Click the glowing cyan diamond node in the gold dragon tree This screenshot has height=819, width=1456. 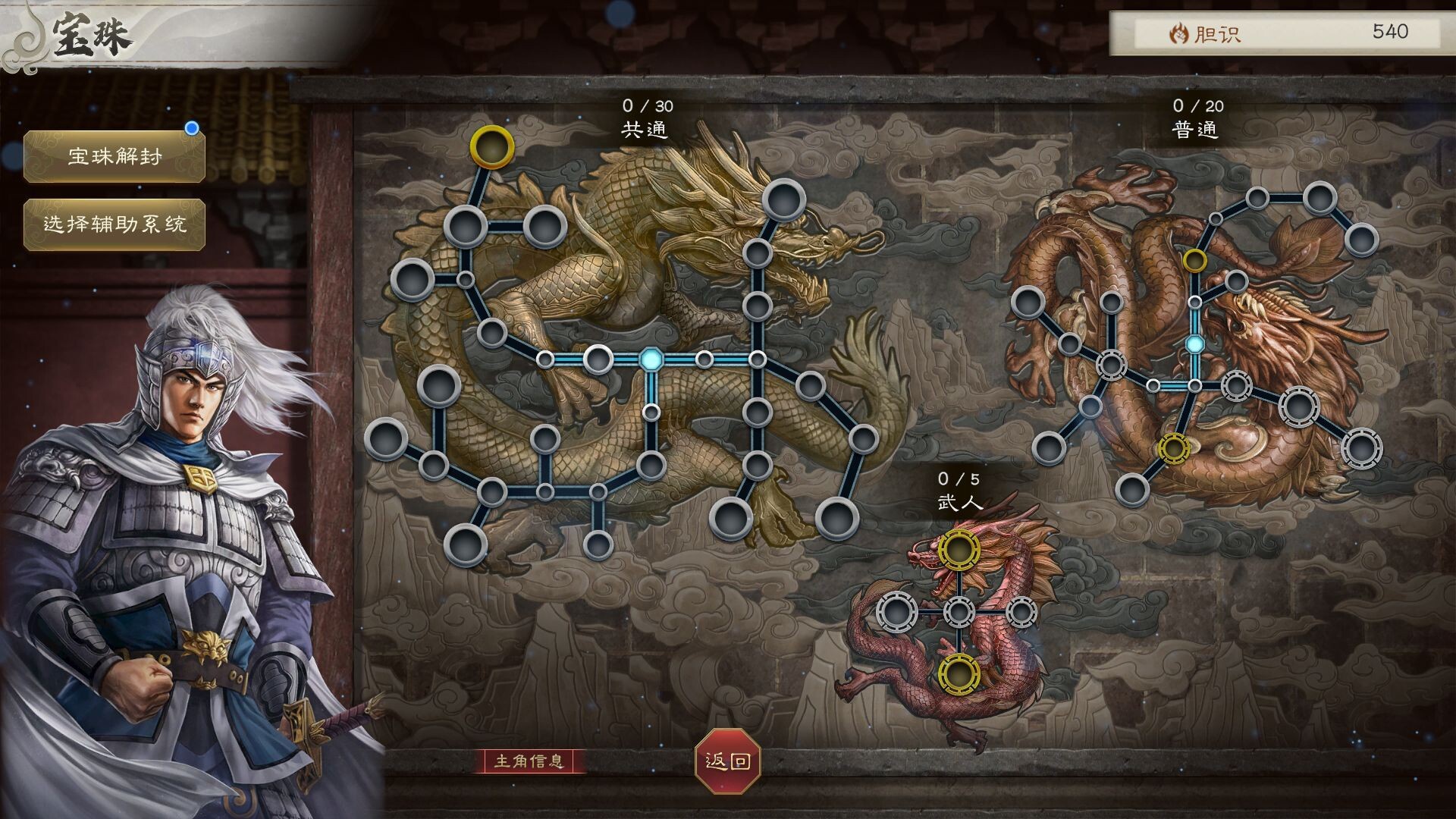click(x=651, y=357)
